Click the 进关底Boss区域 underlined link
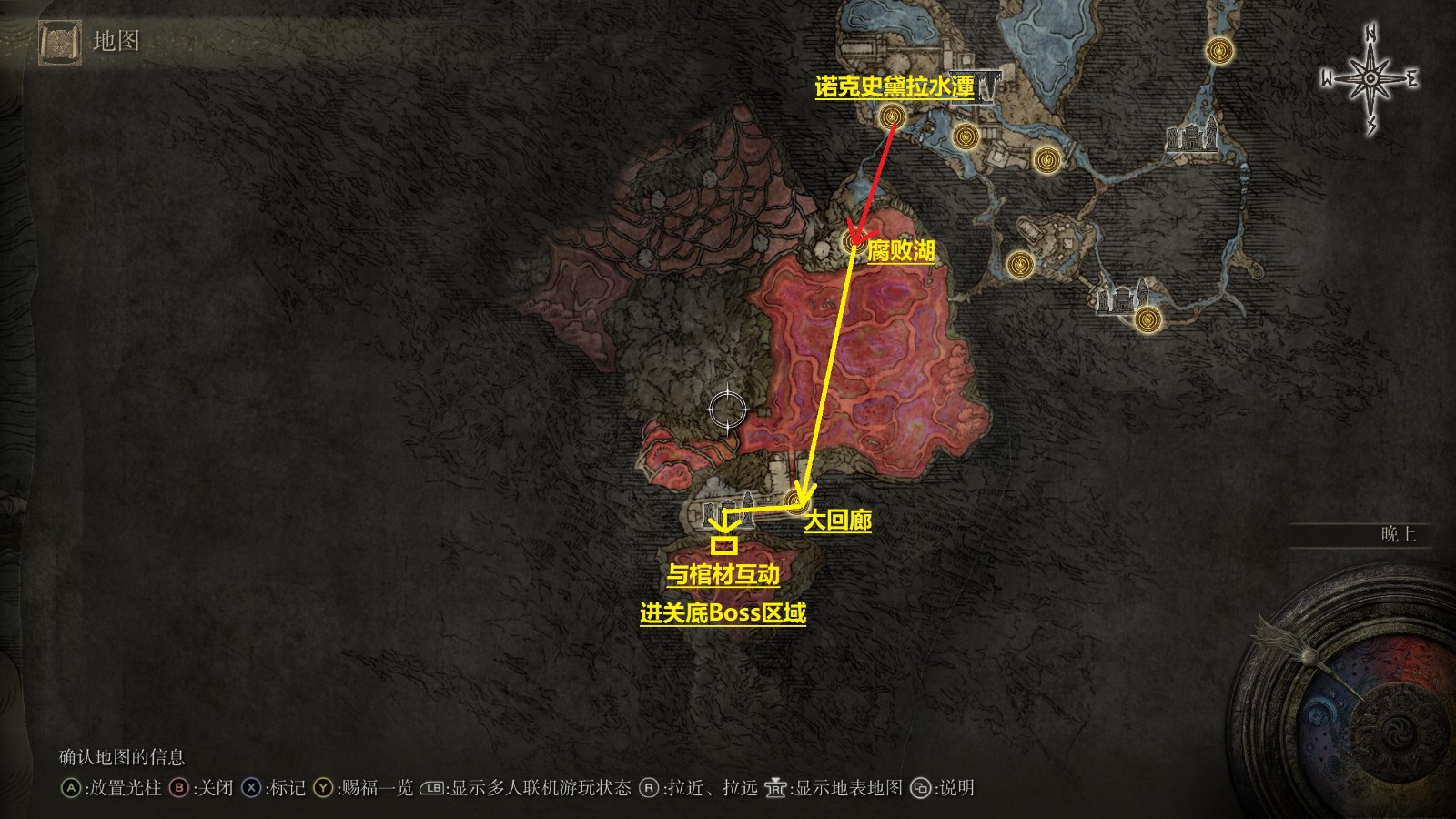Image resolution: width=1456 pixels, height=819 pixels. point(723,614)
